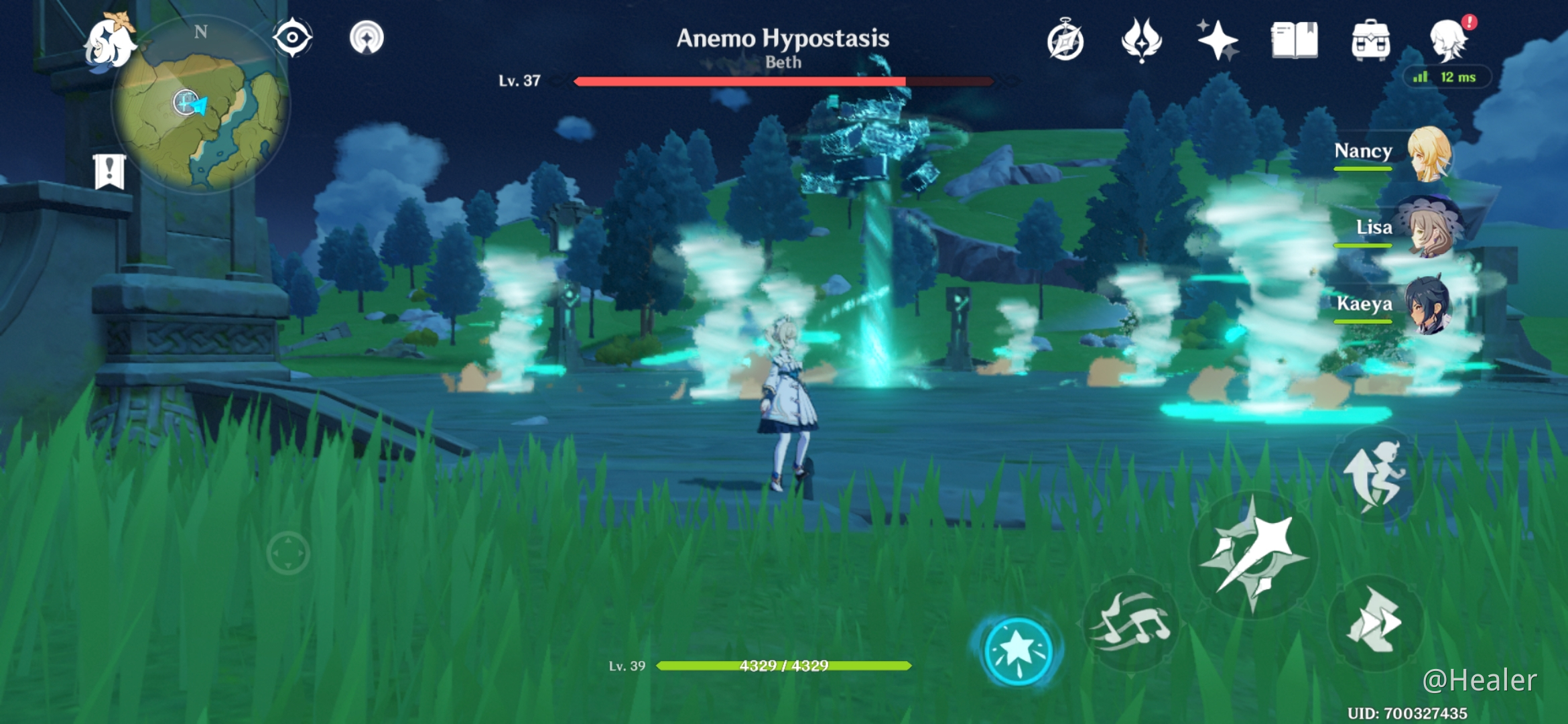Open the adventurer compass icon
The image size is (1568, 724).
1065,40
